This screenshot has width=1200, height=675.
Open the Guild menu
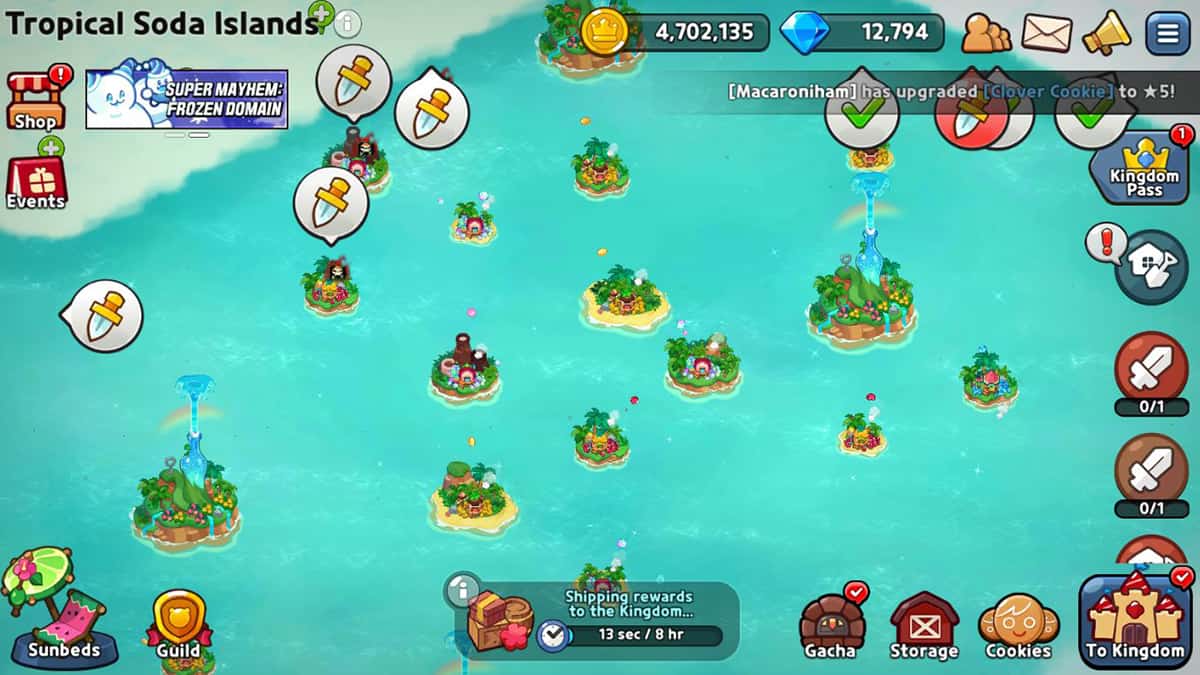[178, 622]
